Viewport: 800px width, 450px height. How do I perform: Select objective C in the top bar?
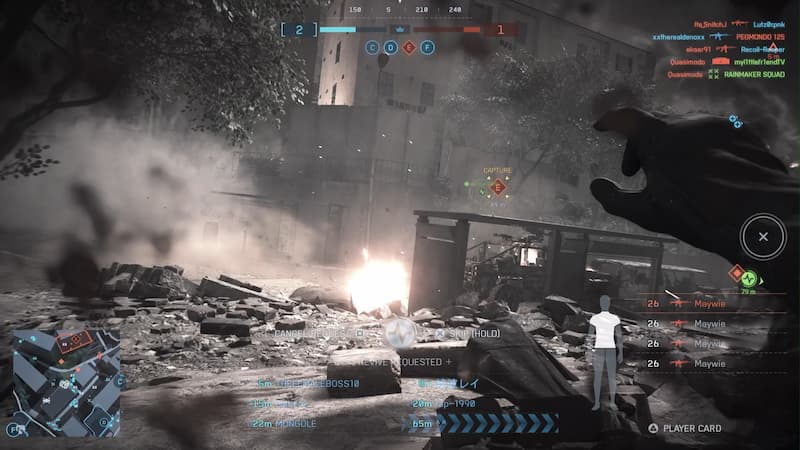[x=373, y=47]
